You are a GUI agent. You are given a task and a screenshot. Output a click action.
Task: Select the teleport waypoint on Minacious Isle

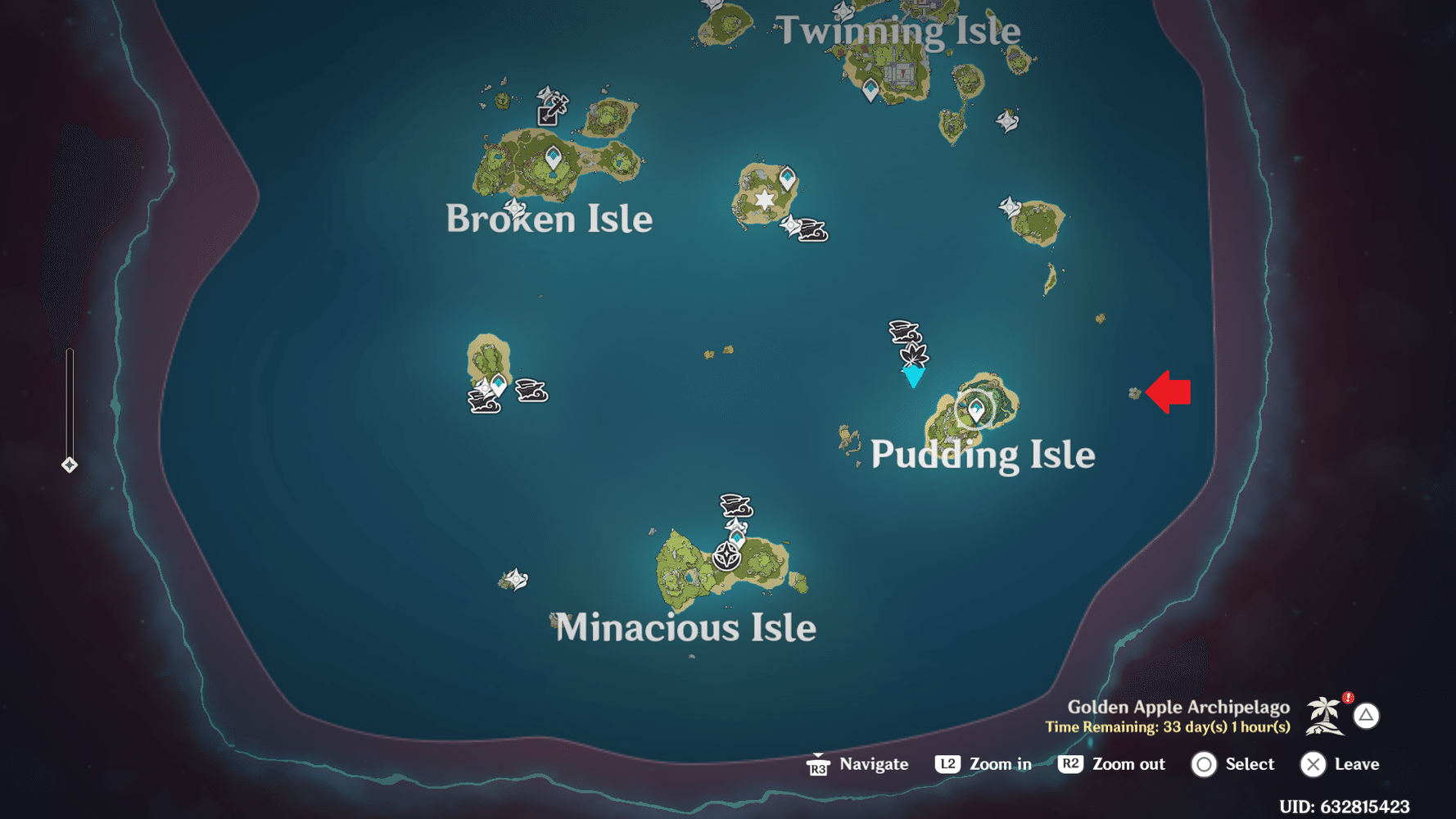tap(735, 537)
